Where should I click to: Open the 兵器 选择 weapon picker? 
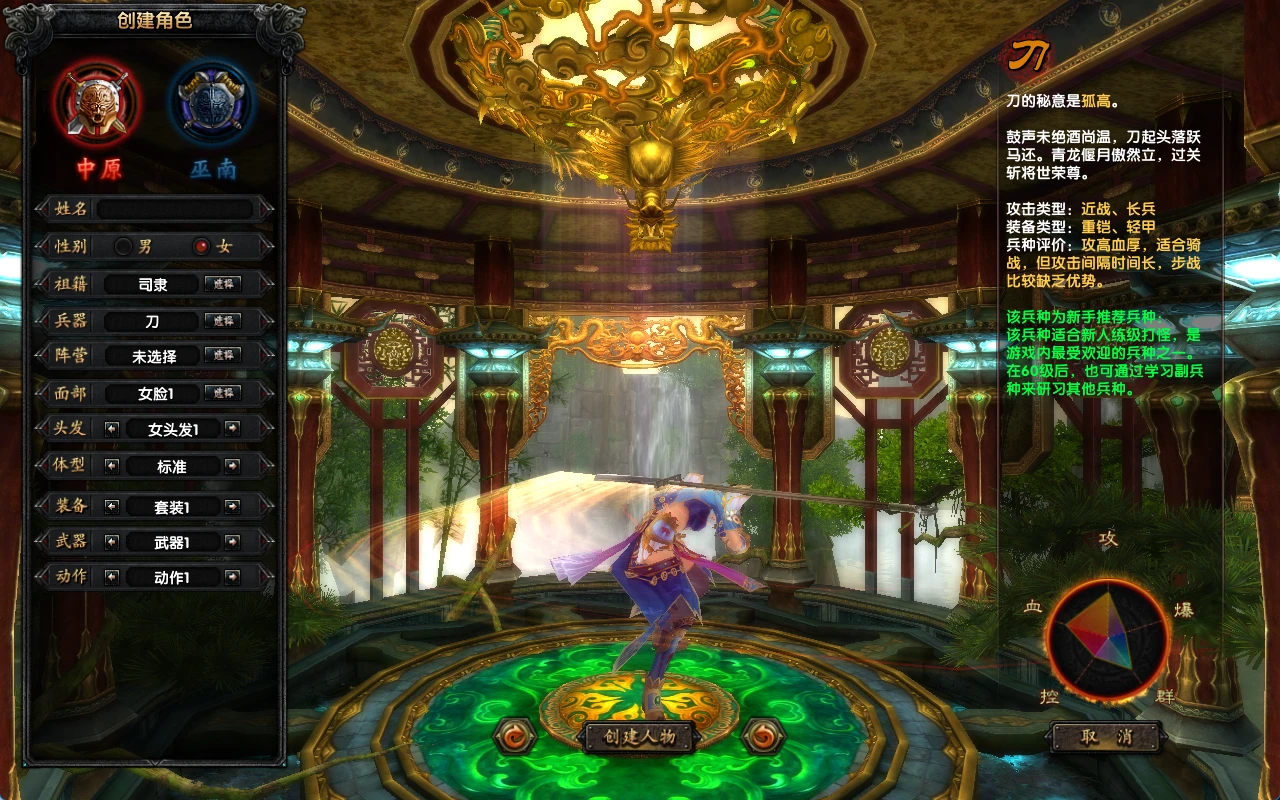[x=224, y=320]
